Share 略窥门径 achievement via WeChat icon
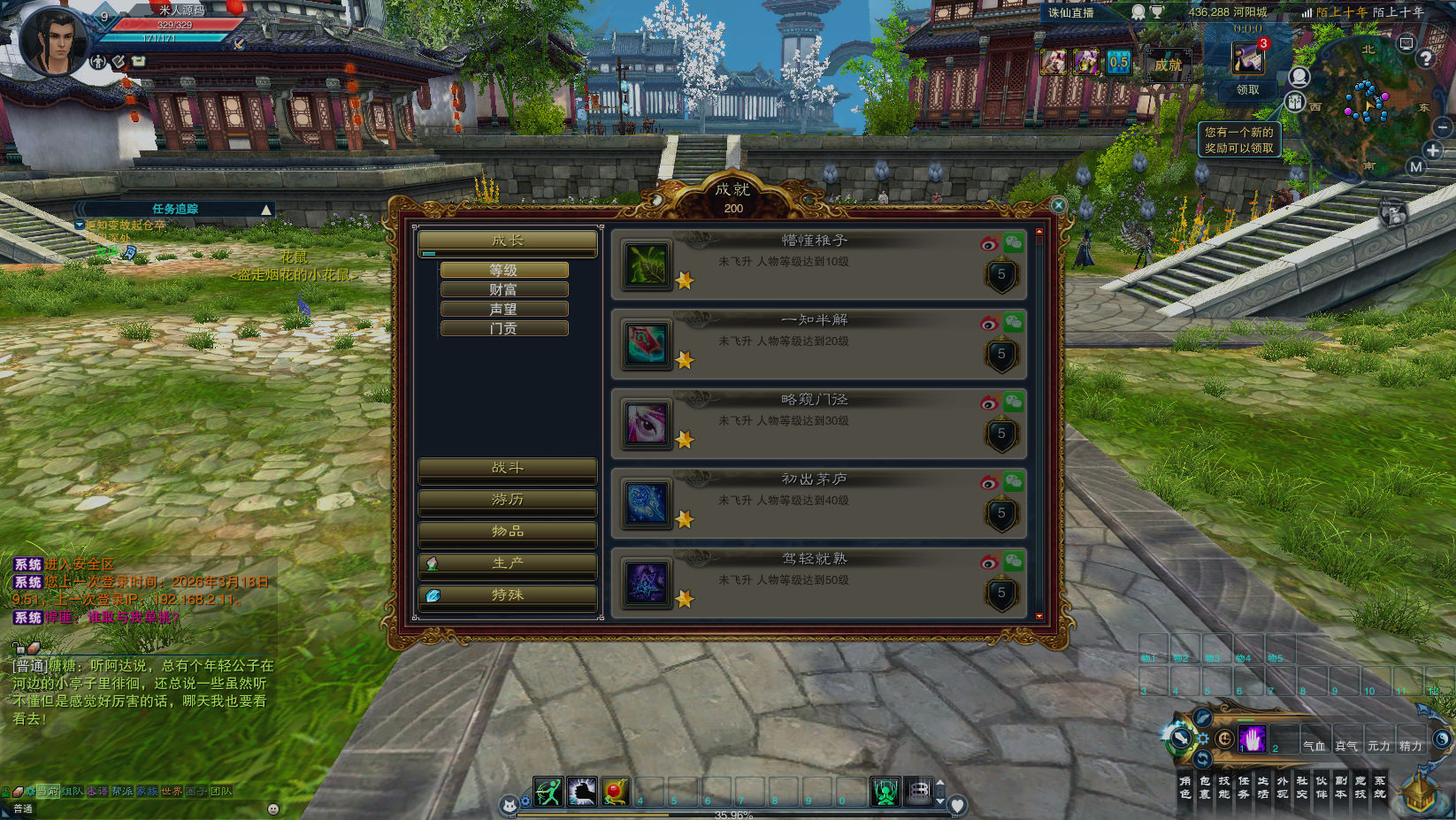This screenshot has height=820, width=1456. click(1013, 402)
